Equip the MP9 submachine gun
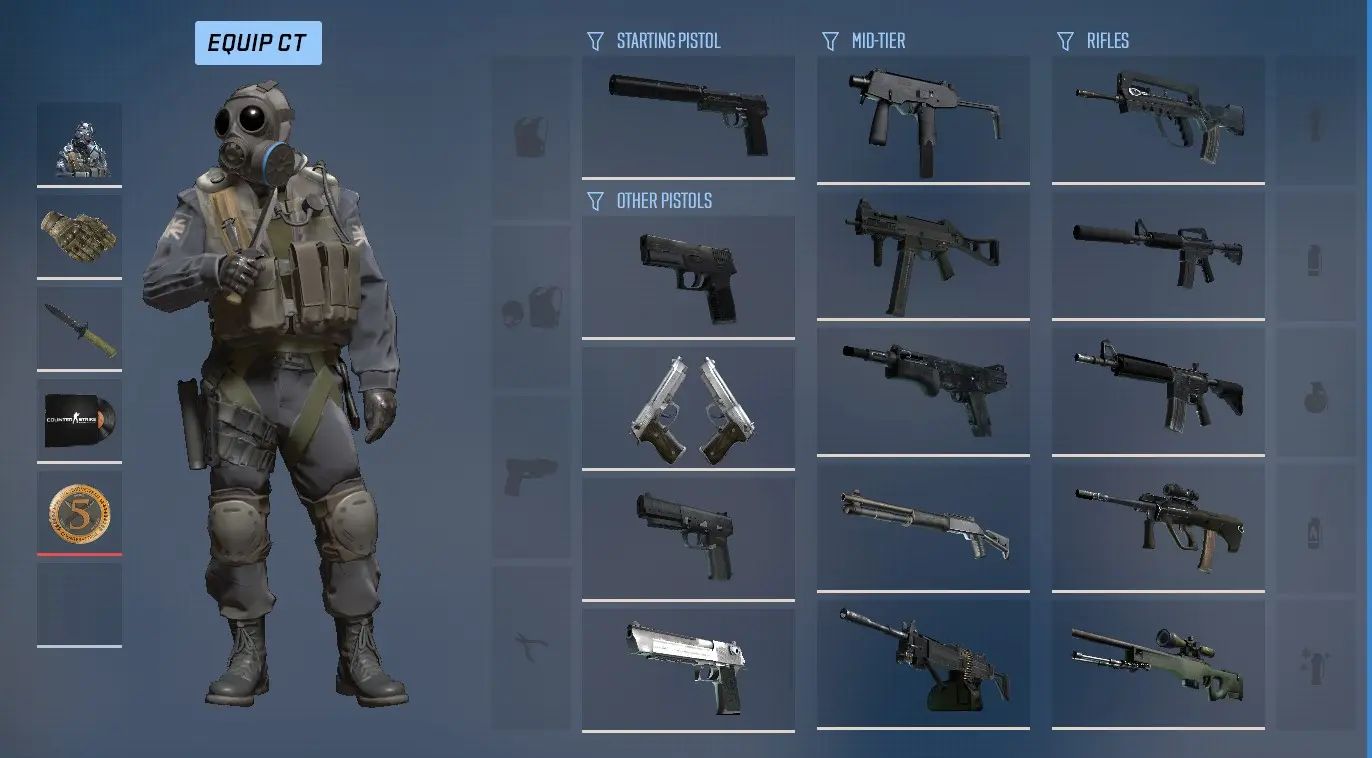Viewport: 1372px width, 758px height. [x=922, y=117]
